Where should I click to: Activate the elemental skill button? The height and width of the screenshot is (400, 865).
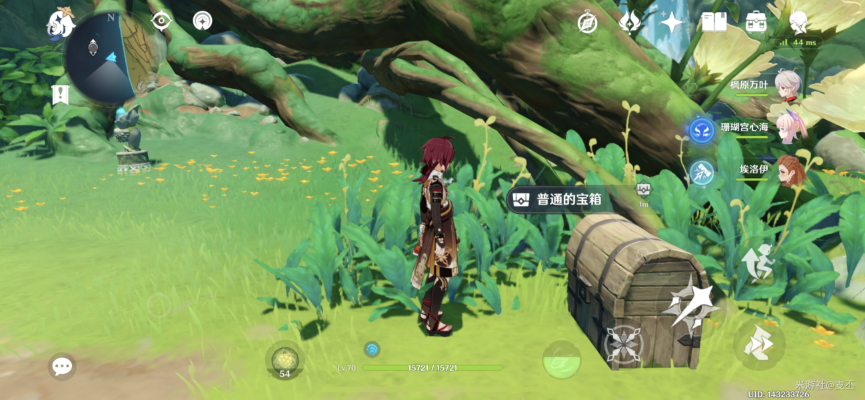pyautogui.click(x=625, y=345)
